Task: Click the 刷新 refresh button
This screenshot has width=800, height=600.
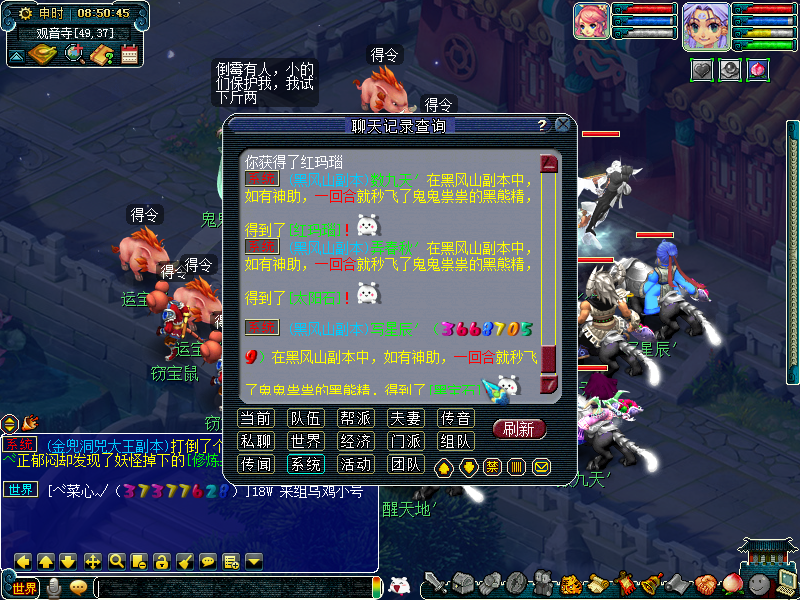Action: pyautogui.click(x=519, y=429)
